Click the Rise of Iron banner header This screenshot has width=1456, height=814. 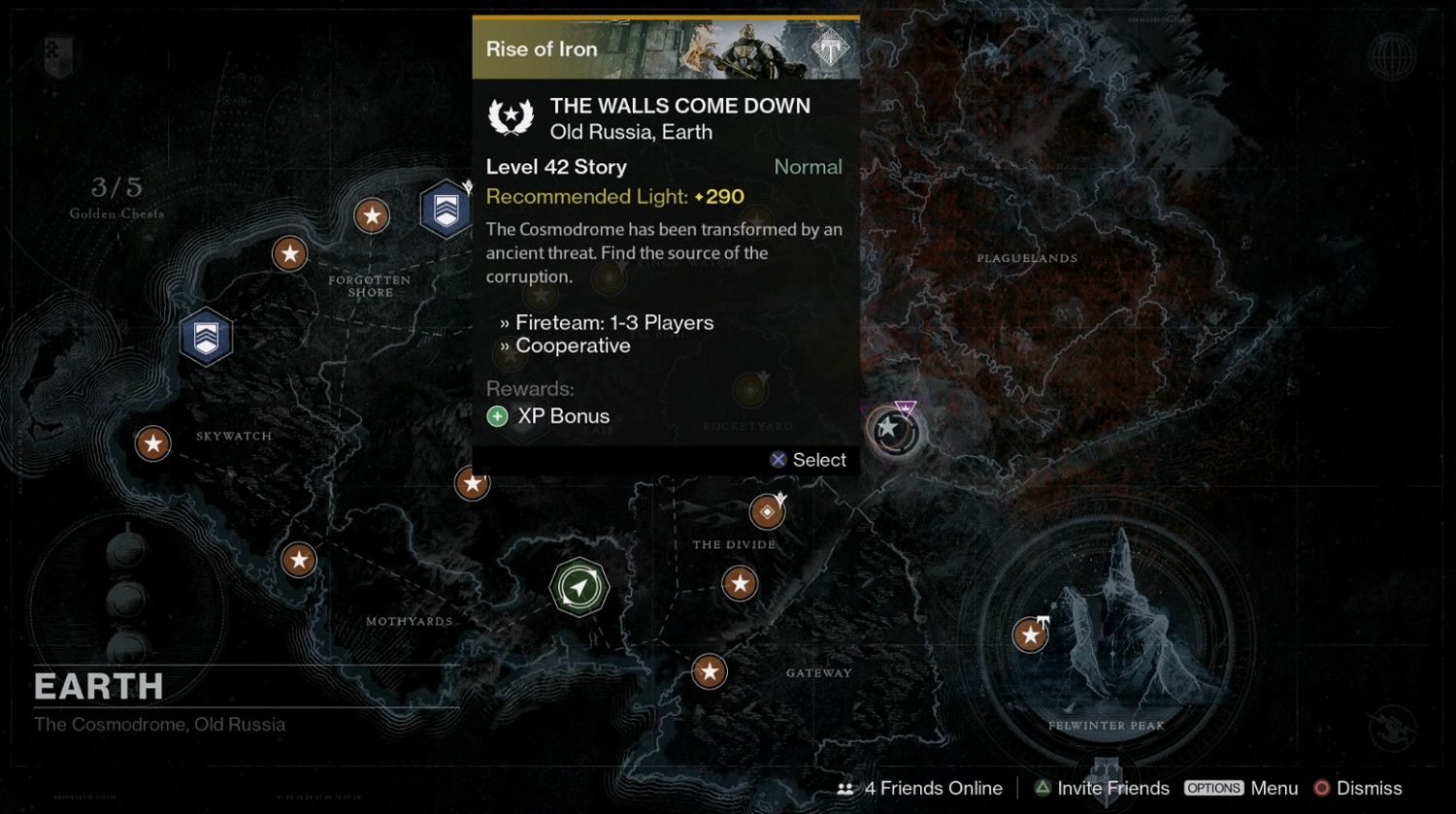click(x=665, y=49)
